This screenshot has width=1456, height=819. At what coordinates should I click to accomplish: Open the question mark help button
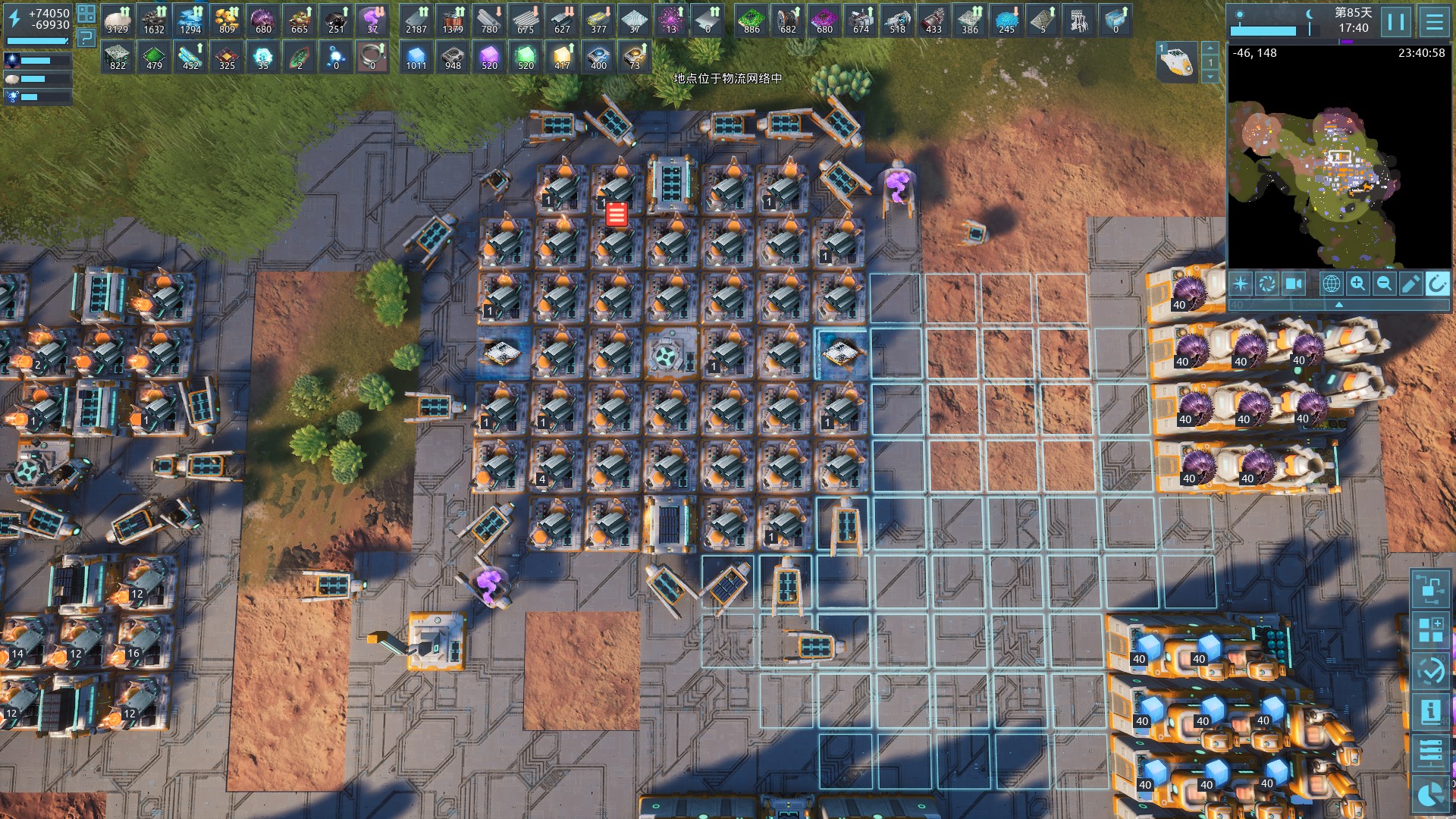click(x=86, y=37)
